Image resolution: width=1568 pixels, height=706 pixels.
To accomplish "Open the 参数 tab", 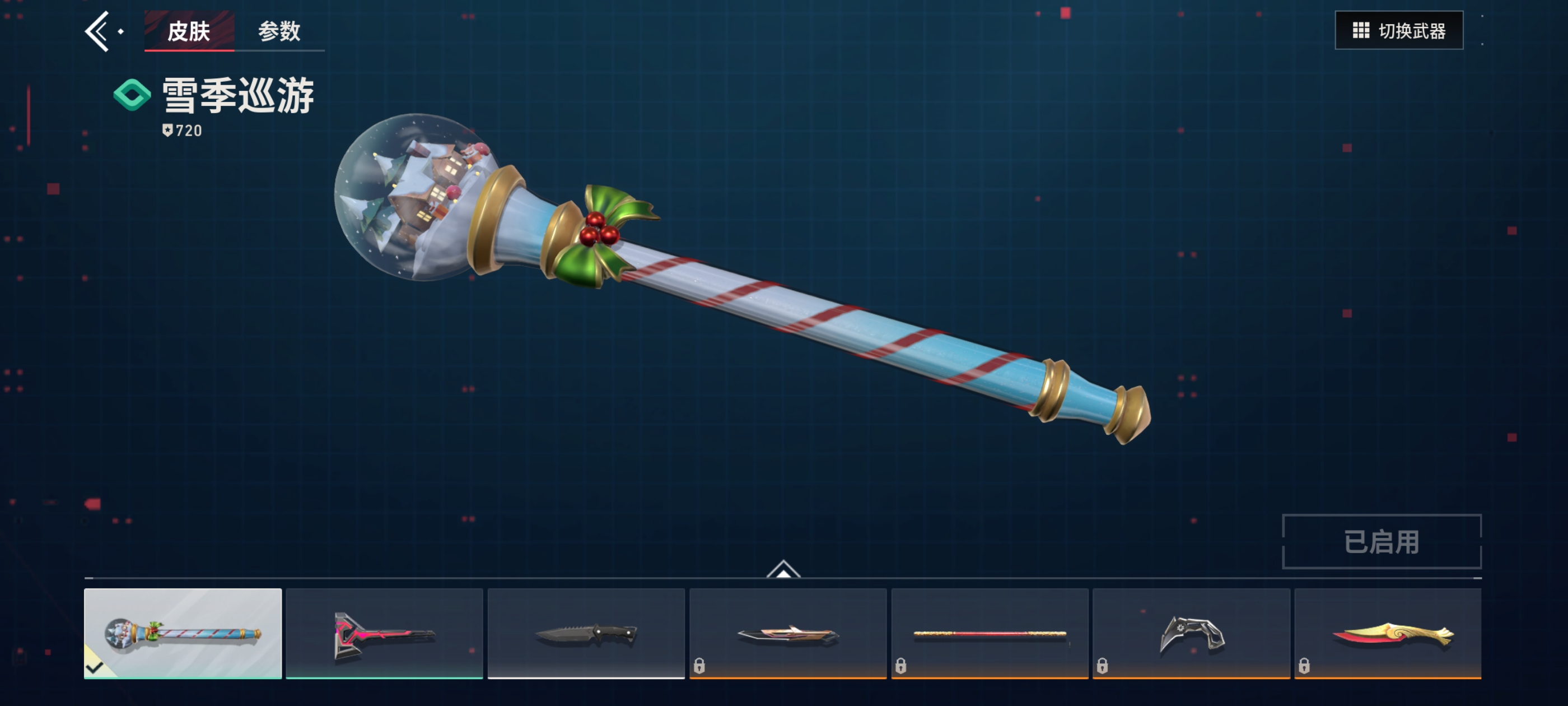I will [x=279, y=31].
